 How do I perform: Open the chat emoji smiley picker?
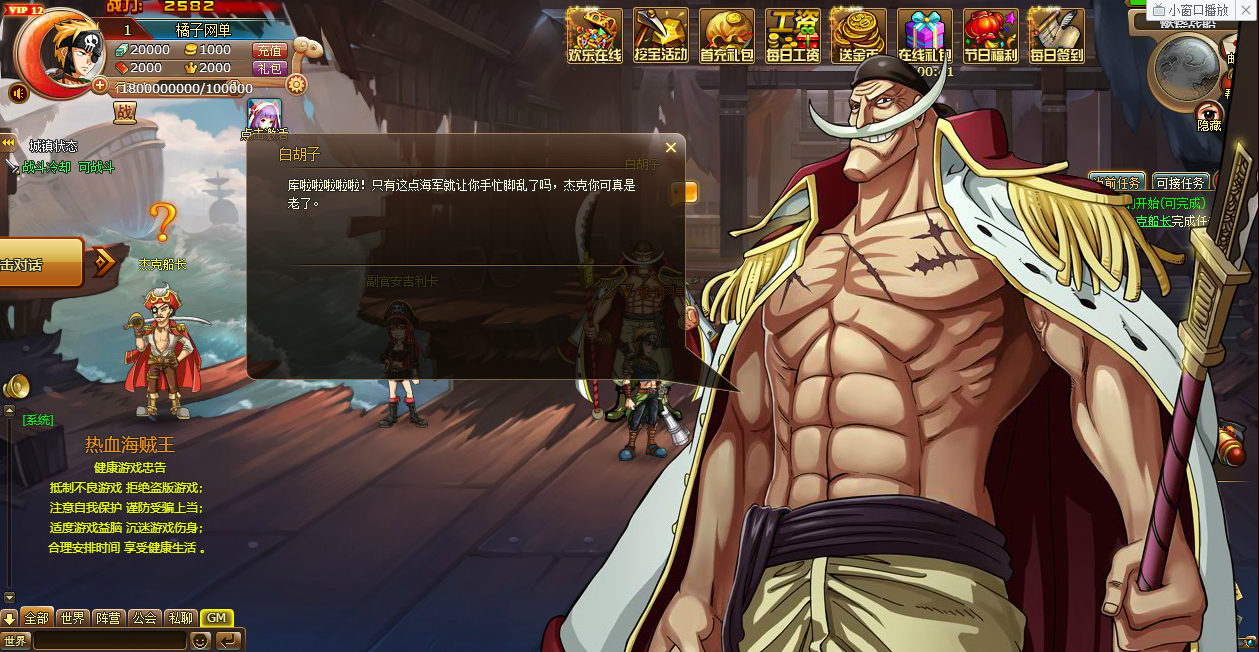(200, 640)
